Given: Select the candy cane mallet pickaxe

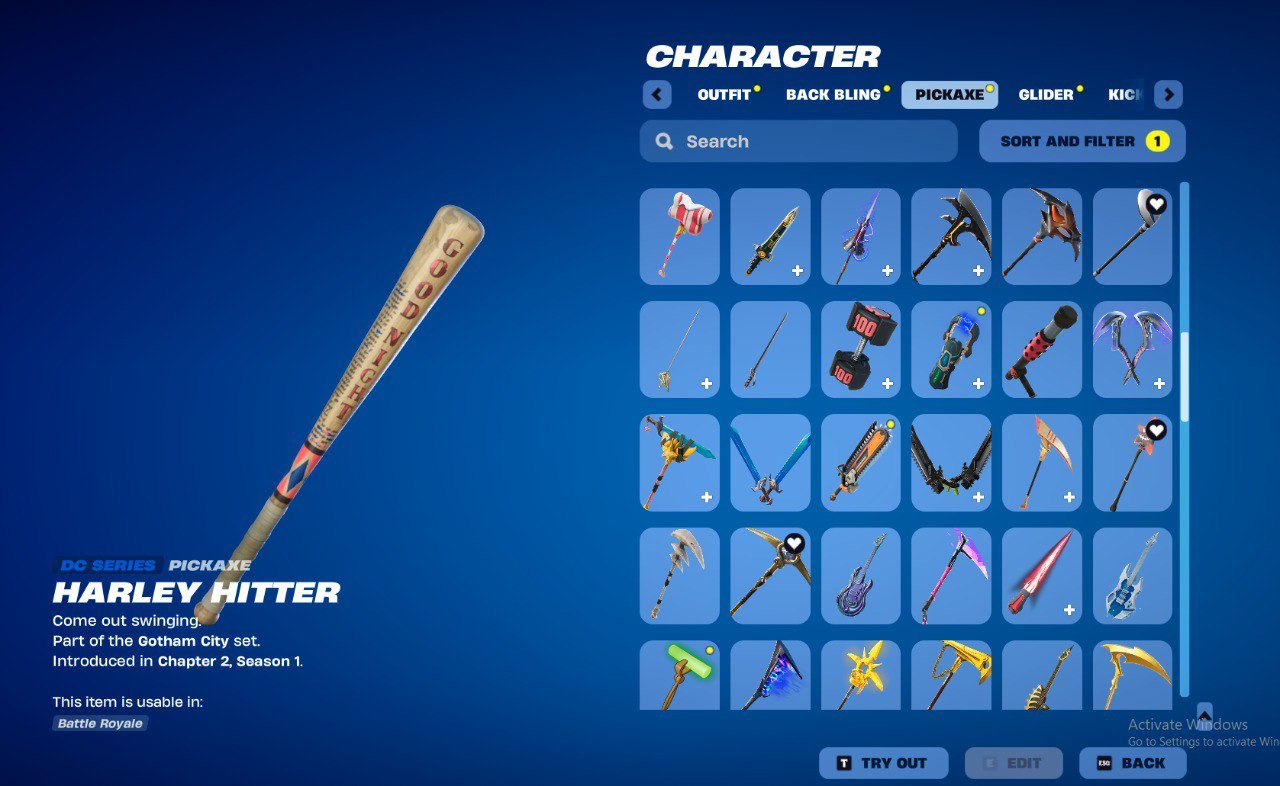Looking at the screenshot, I should point(679,237).
